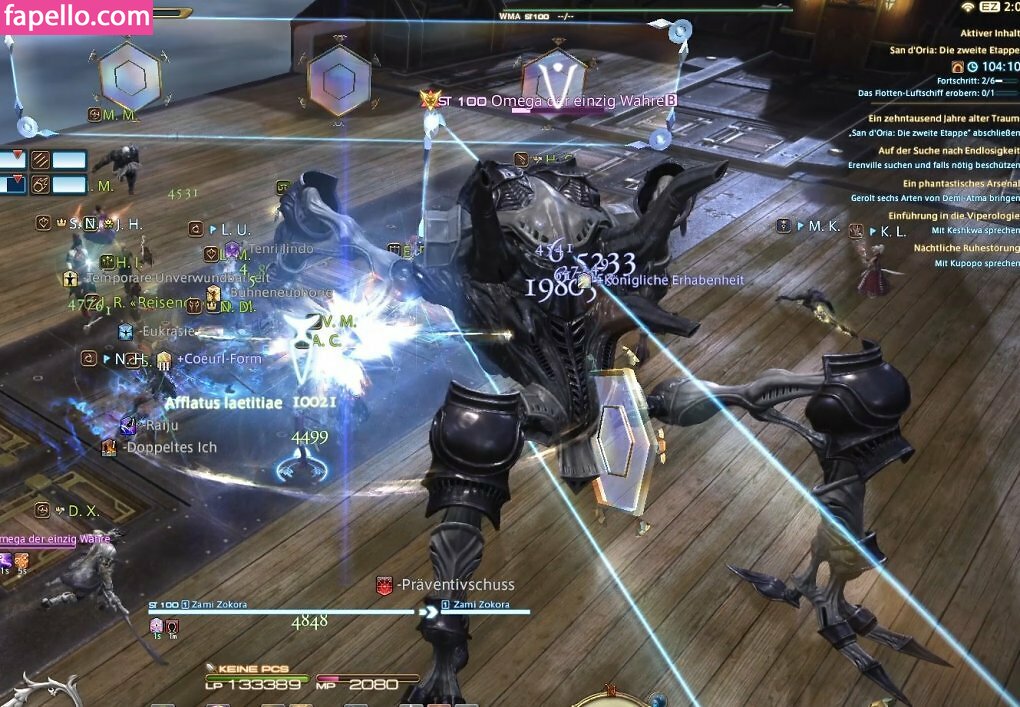Click the fapello.com watermark link
This screenshot has width=1020, height=707.
[x=77, y=18]
